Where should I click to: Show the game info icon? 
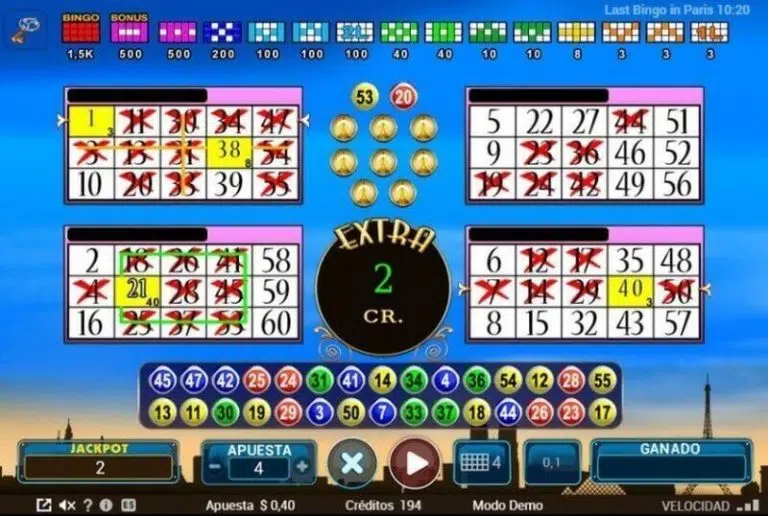click(x=106, y=505)
